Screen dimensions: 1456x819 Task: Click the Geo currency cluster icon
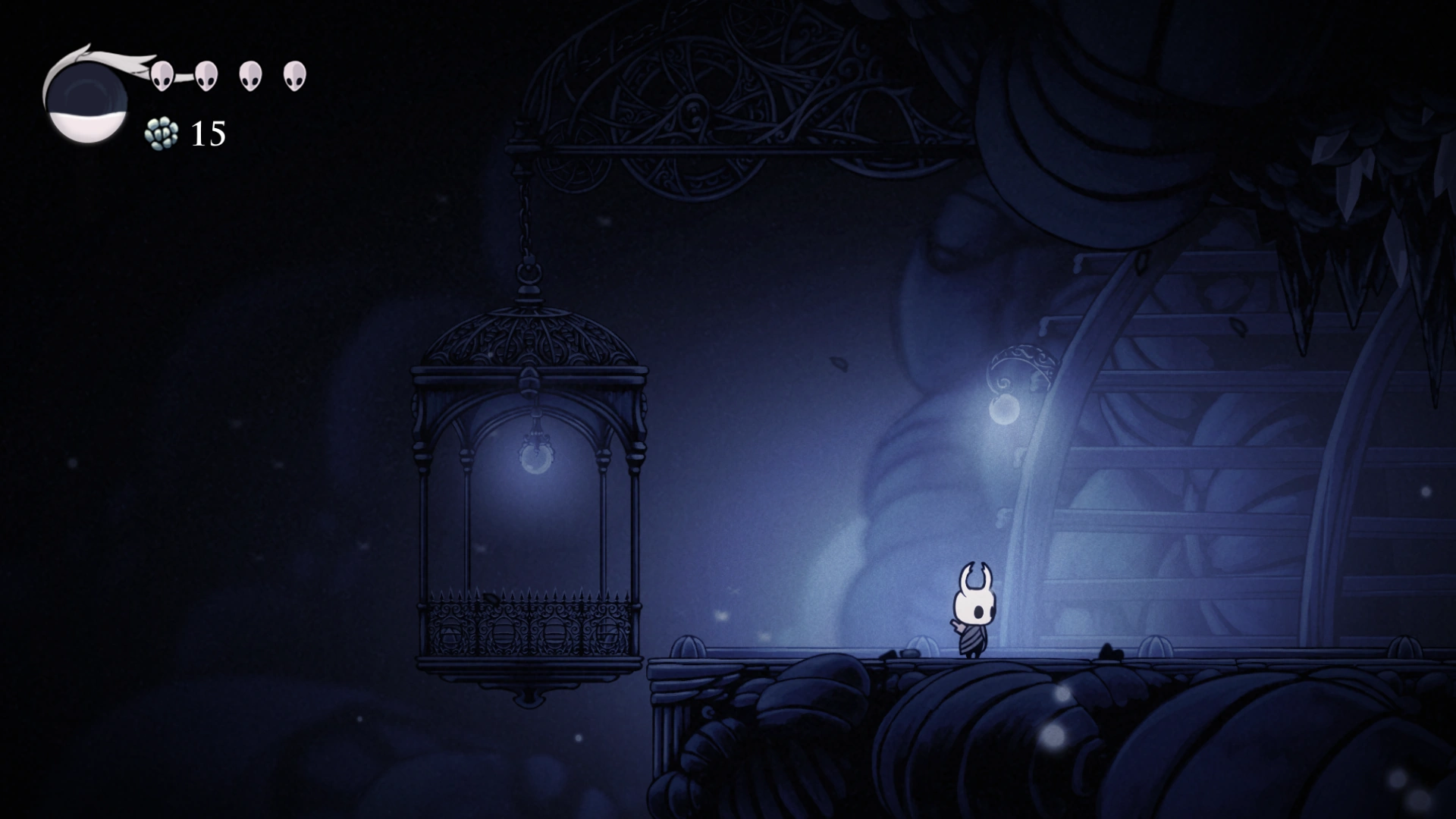pos(162,133)
